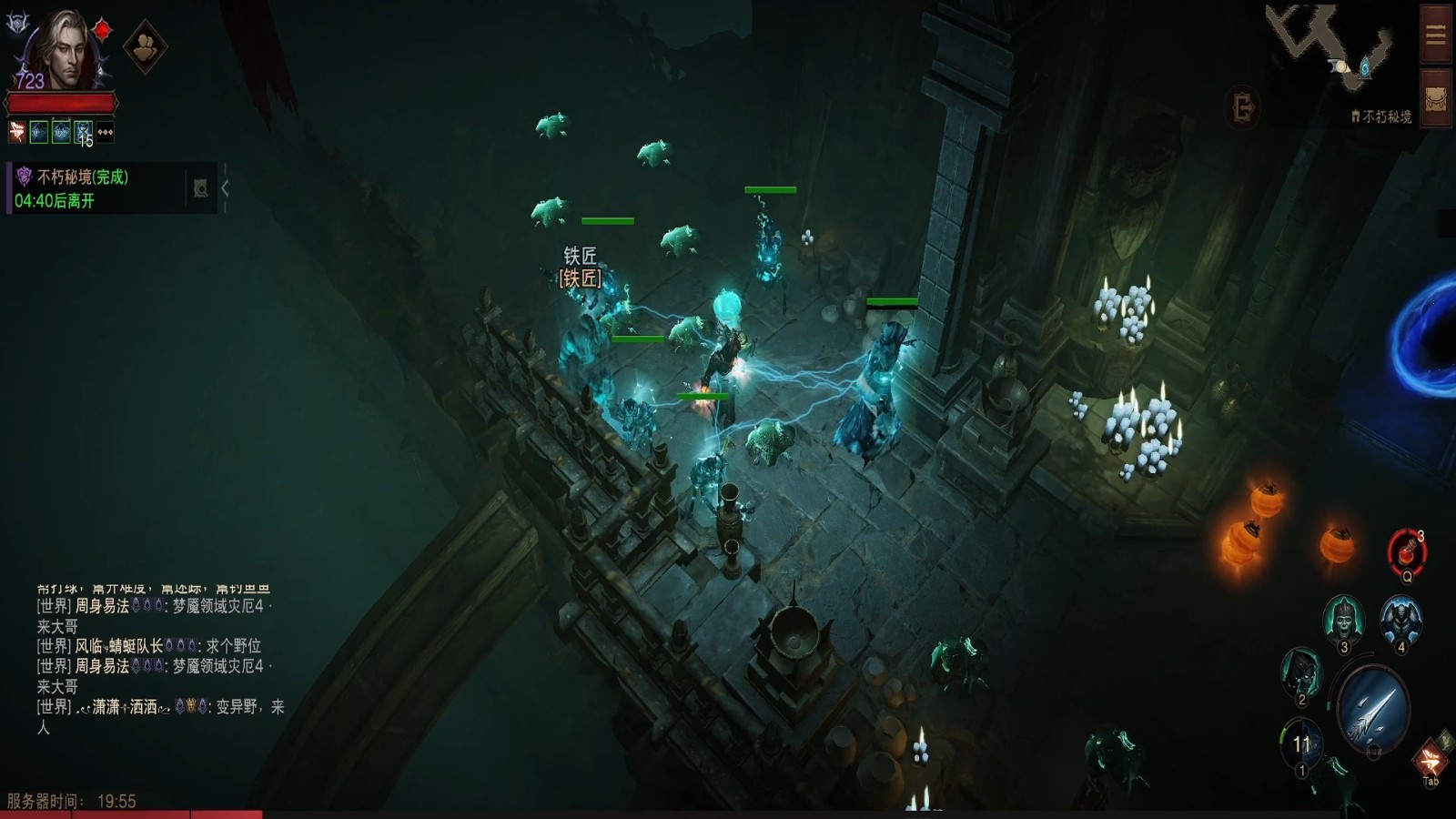The height and width of the screenshot is (819, 1456).
Task: Collapse the quest tracker with the arrow
Action: (225, 188)
